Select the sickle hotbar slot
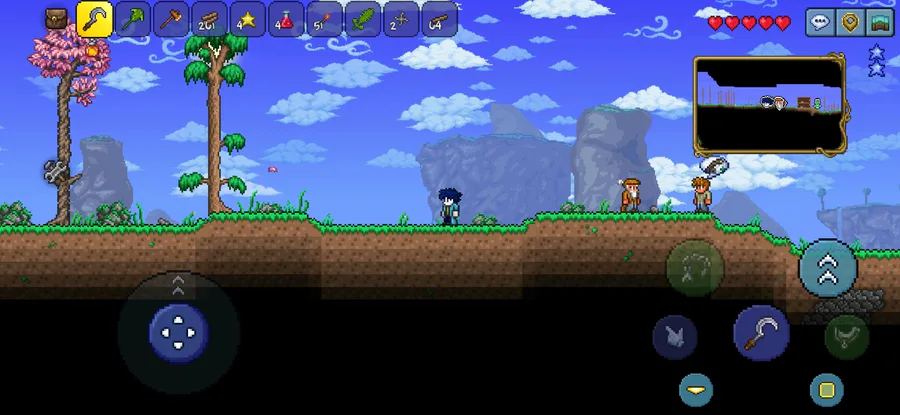The width and height of the screenshot is (900, 415). click(x=95, y=20)
